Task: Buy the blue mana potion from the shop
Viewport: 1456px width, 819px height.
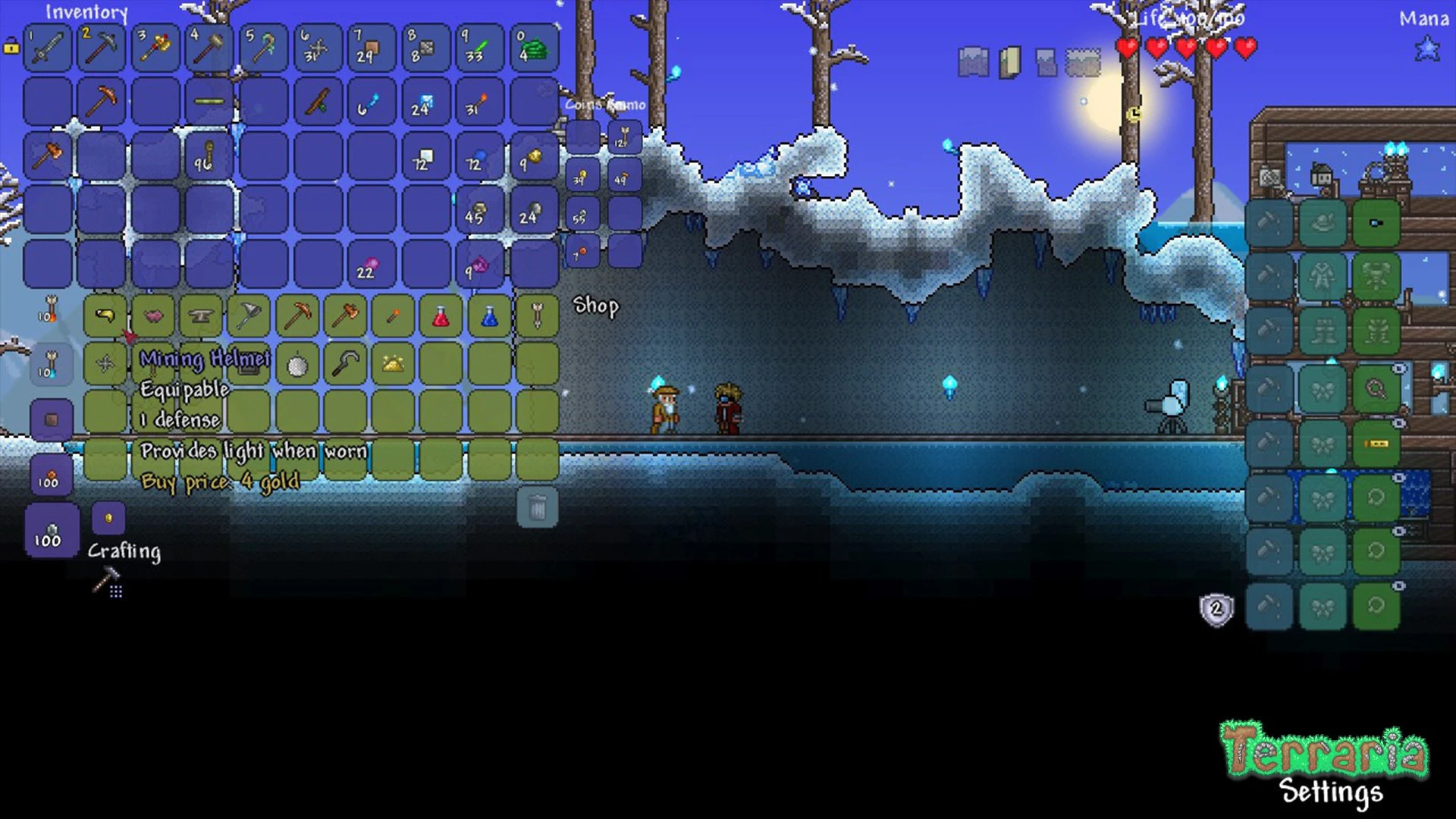Action: [x=489, y=315]
